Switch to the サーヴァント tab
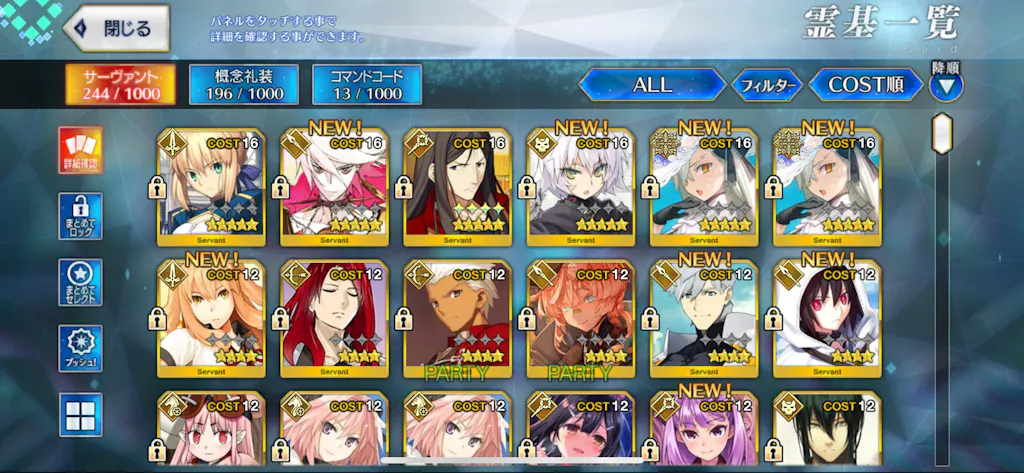Viewport: 1024px width, 473px height. [x=120, y=85]
